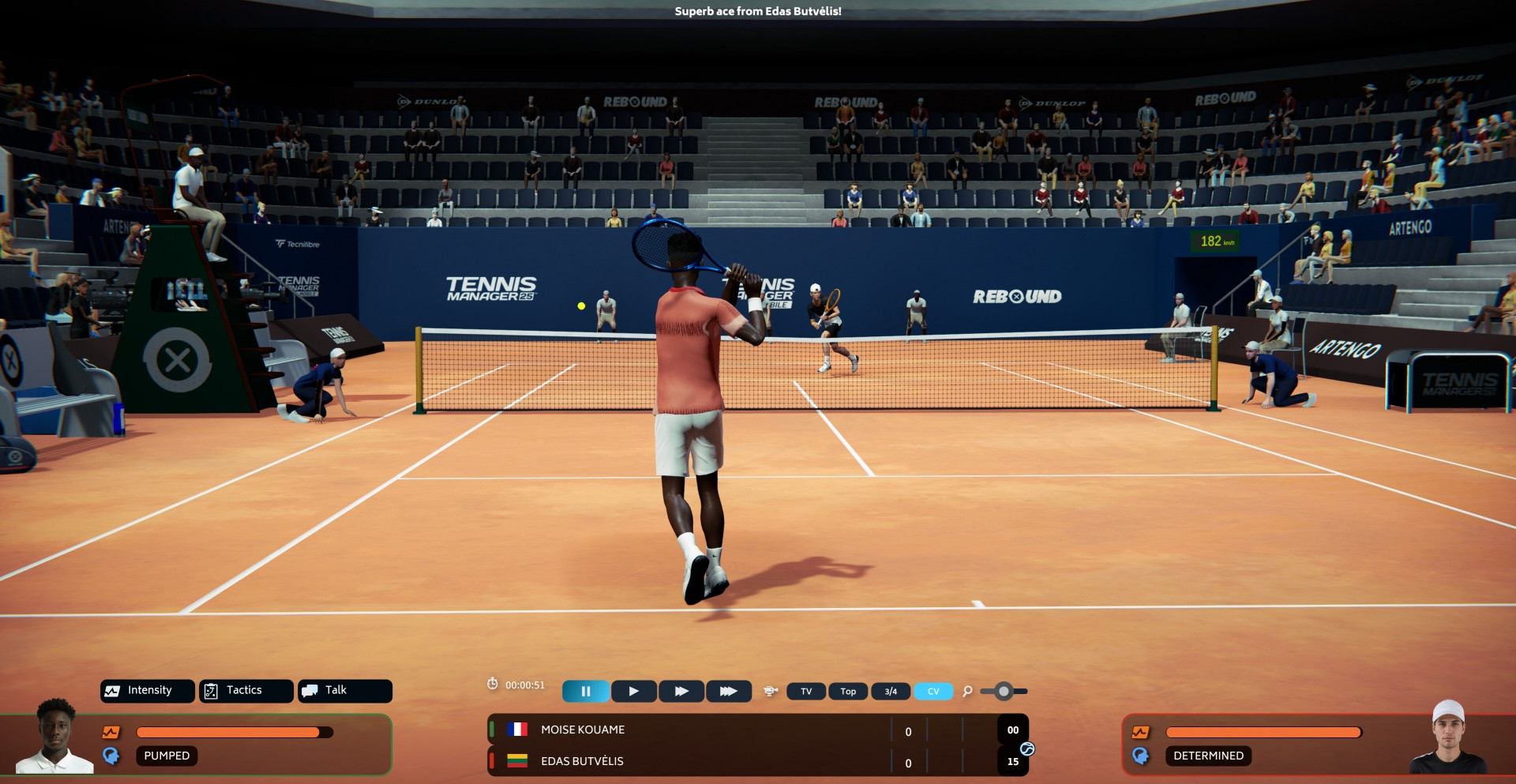Open the Intensity panel
Viewport: 1516px width, 784px height.
pyautogui.click(x=147, y=691)
